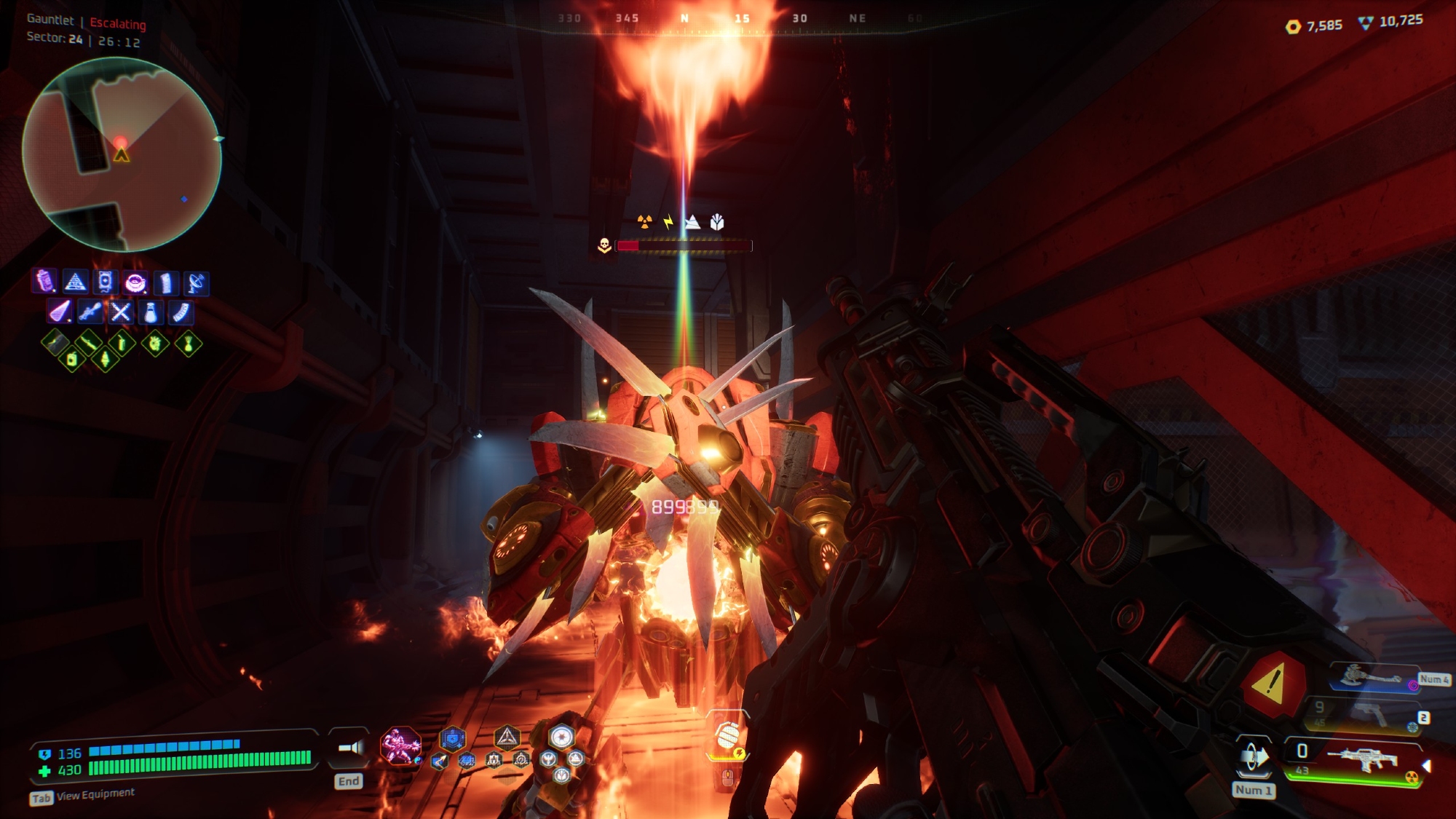Select the green heart buff icon
1456x819 pixels.
coord(155,343)
